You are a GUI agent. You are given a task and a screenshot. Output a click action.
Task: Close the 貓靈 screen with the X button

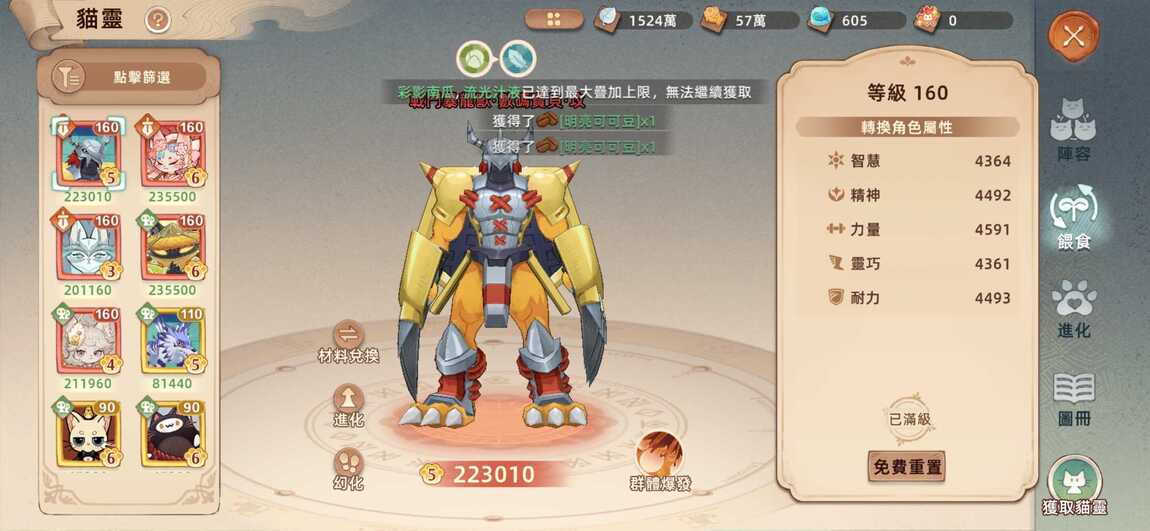(x=1073, y=37)
